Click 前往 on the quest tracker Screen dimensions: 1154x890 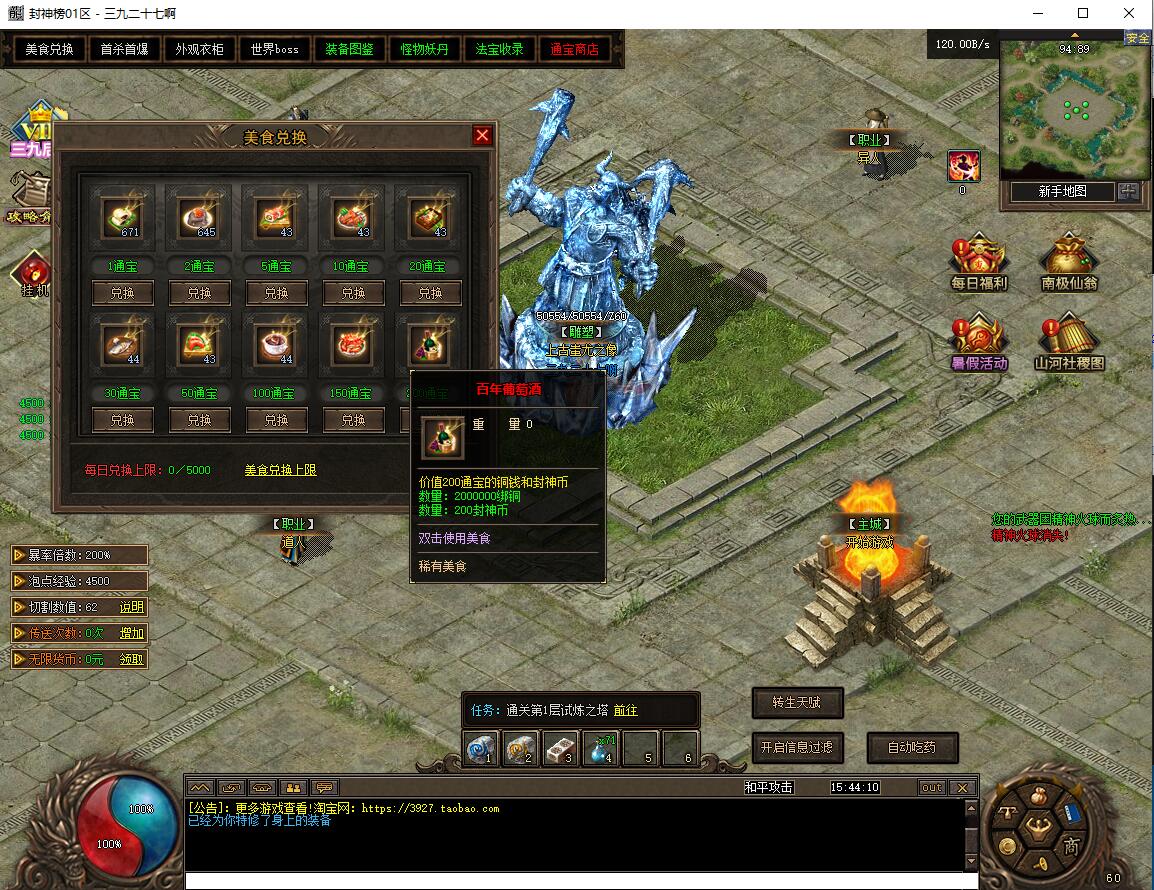click(x=625, y=710)
